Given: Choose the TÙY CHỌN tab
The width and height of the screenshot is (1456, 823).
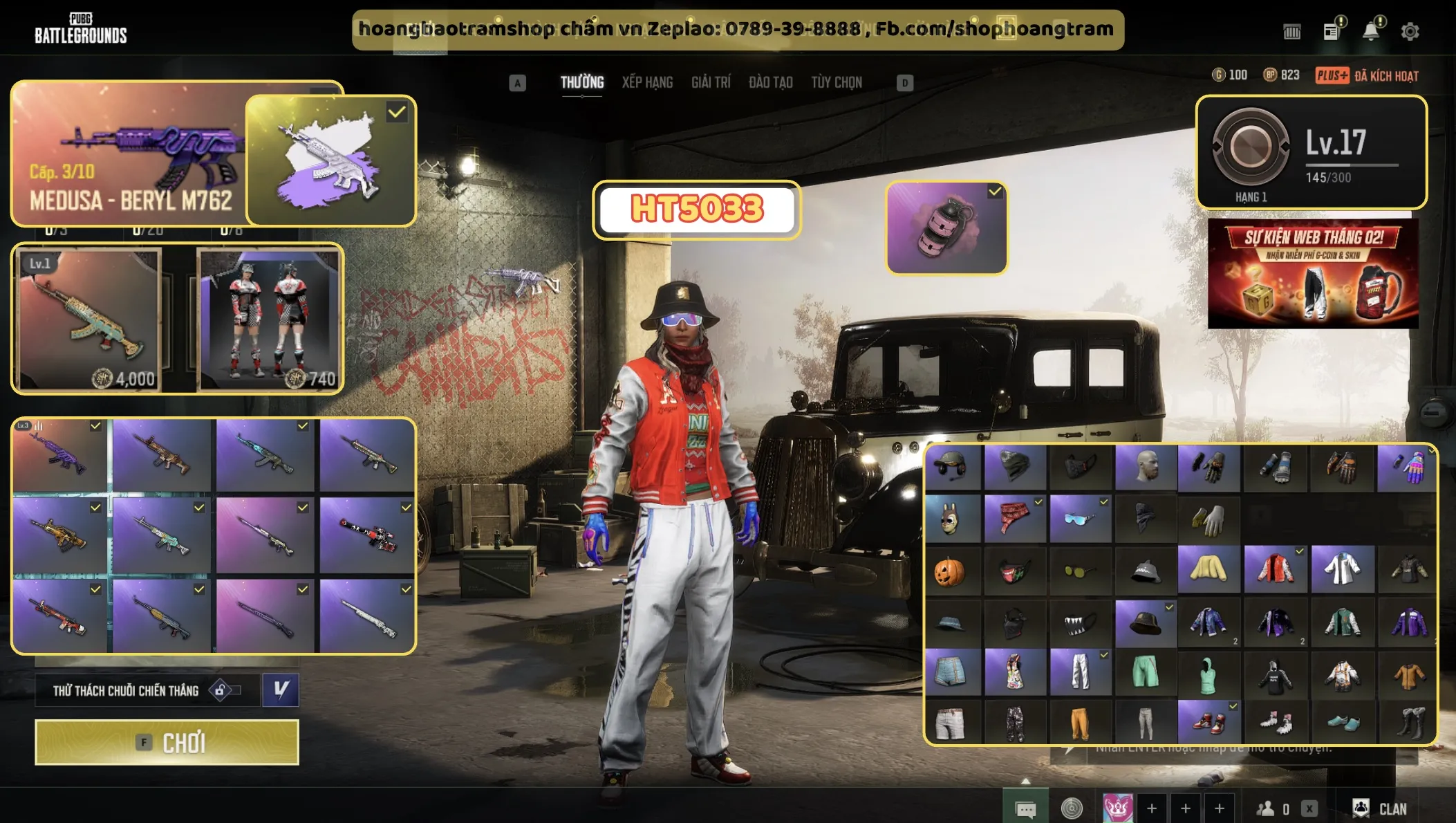Looking at the screenshot, I should coord(837,82).
